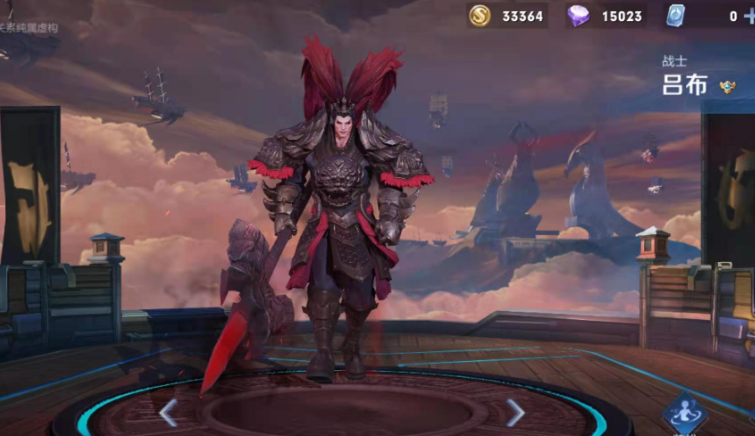Screen dimensions: 755x436
Task: Open the blue diamond pose icon
Action: coord(685,414)
